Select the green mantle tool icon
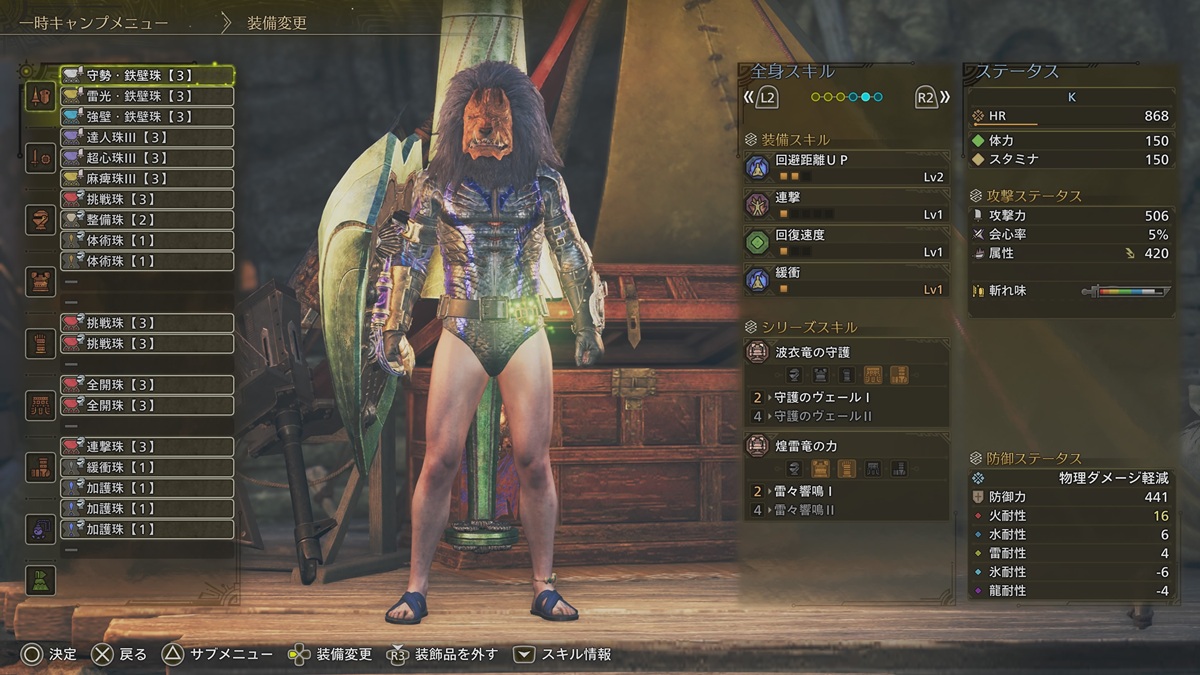This screenshot has width=1200, height=675. (x=41, y=580)
